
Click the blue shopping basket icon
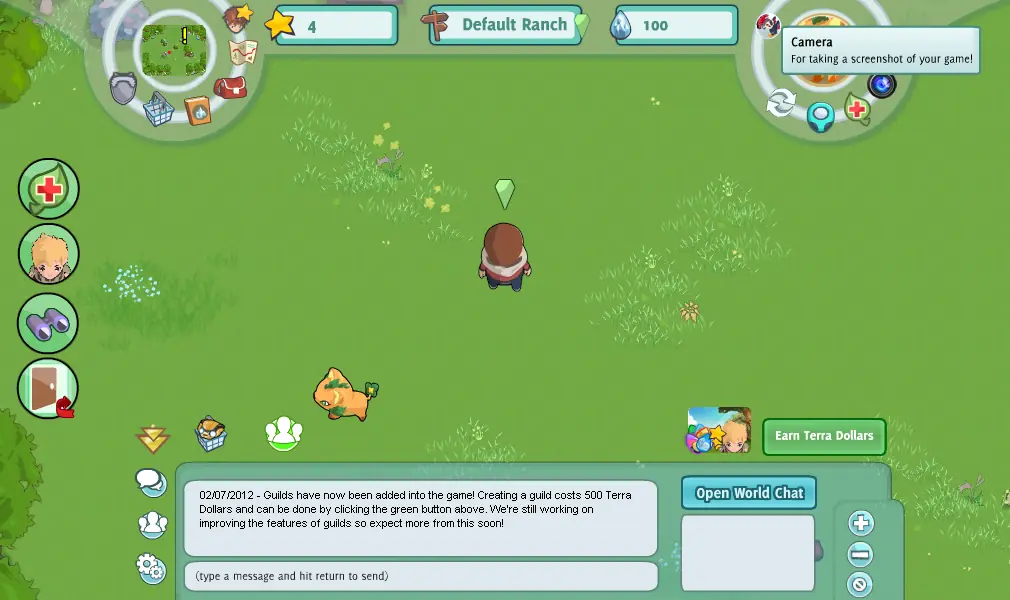[x=158, y=109]
